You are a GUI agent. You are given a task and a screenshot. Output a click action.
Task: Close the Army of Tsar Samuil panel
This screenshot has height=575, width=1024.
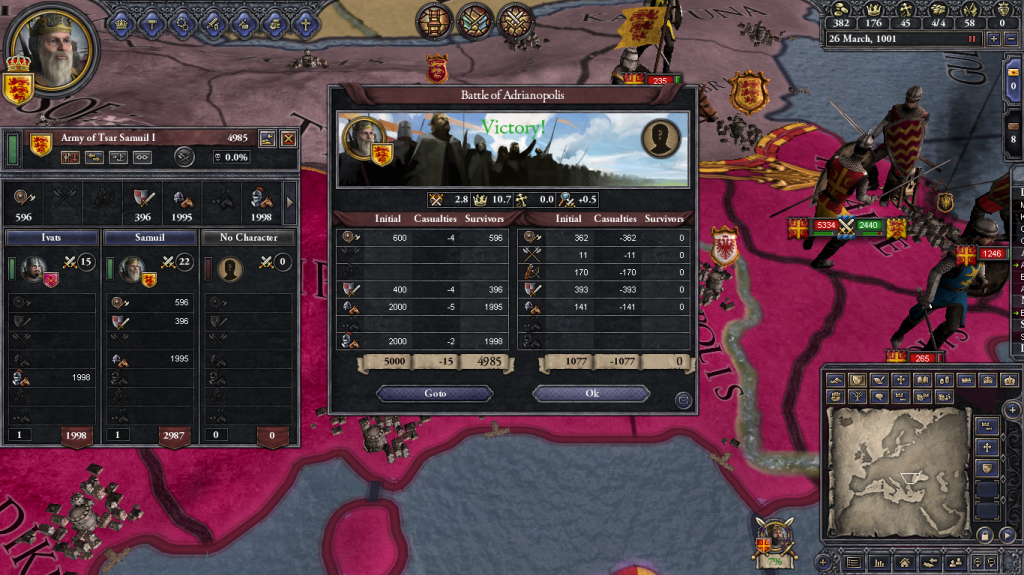click(288, 138)
